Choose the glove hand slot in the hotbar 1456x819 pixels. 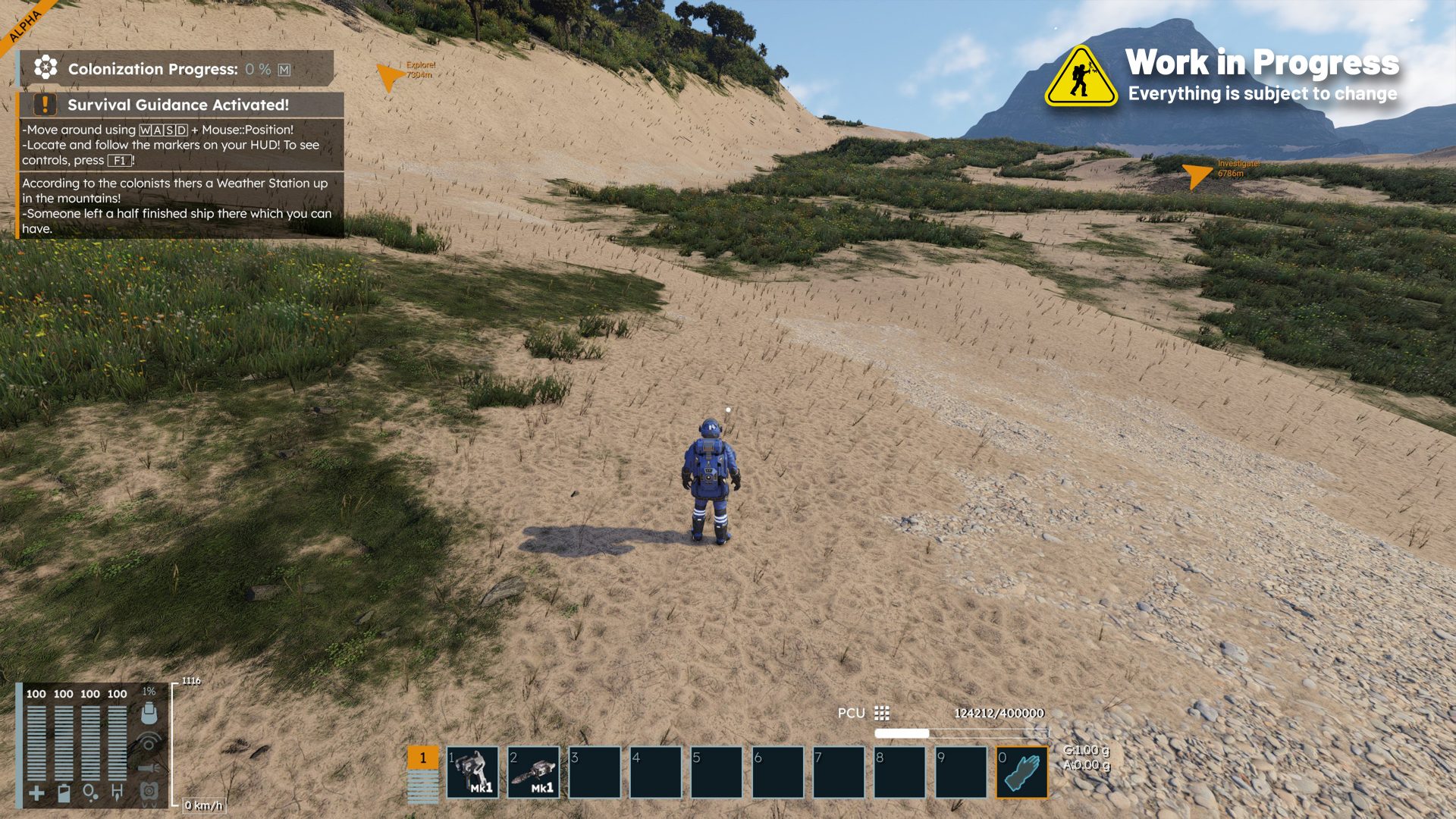click(1021, 772)
